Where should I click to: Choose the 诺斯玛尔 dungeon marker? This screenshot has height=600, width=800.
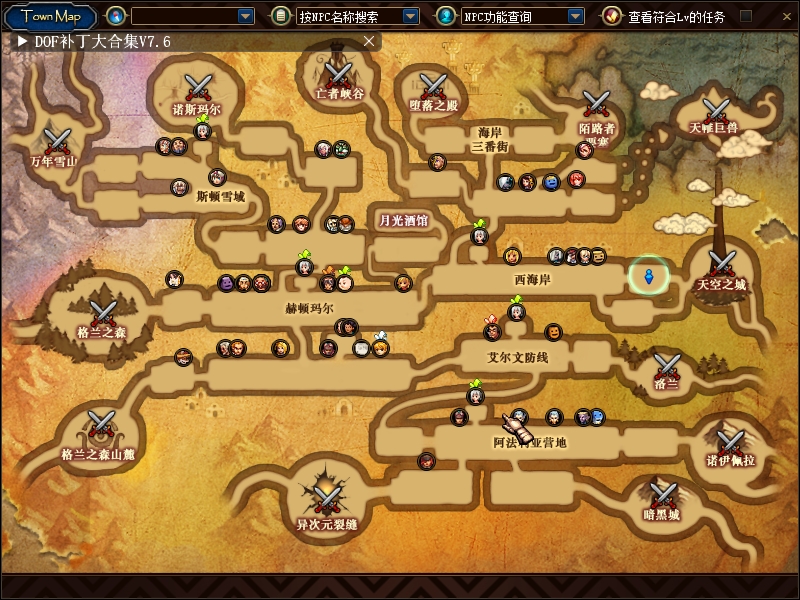point(197,87)
